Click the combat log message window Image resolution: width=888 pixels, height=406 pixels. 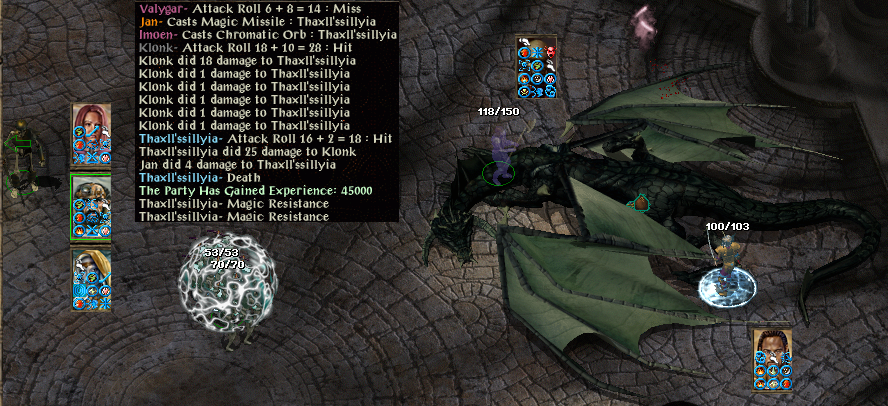pyautogui.click(x=267, y=111)
